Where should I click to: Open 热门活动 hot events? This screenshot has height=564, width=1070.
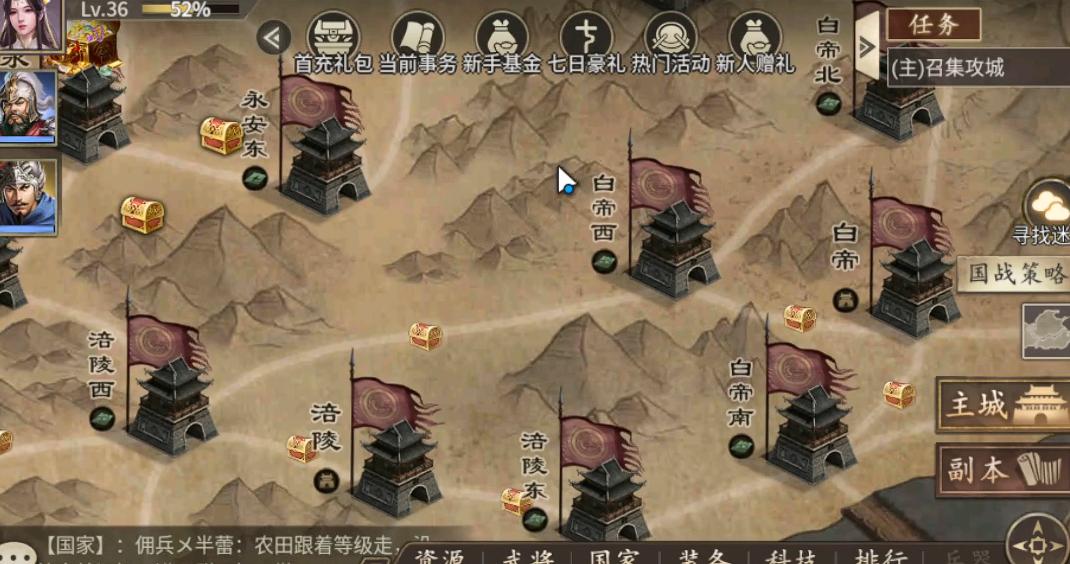pos(671,40)
